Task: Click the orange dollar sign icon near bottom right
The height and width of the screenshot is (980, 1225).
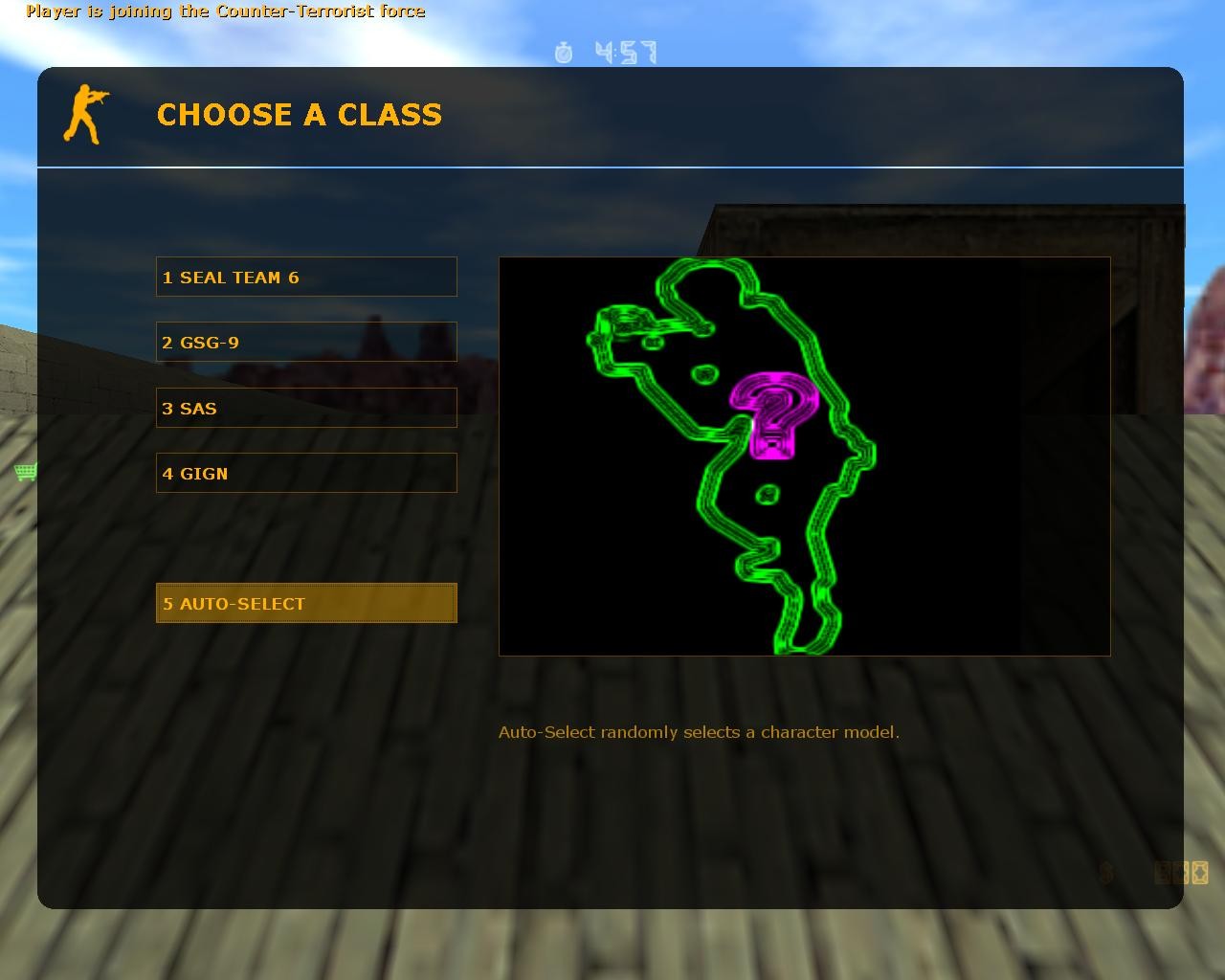Action: click(x=1106, y=871)
